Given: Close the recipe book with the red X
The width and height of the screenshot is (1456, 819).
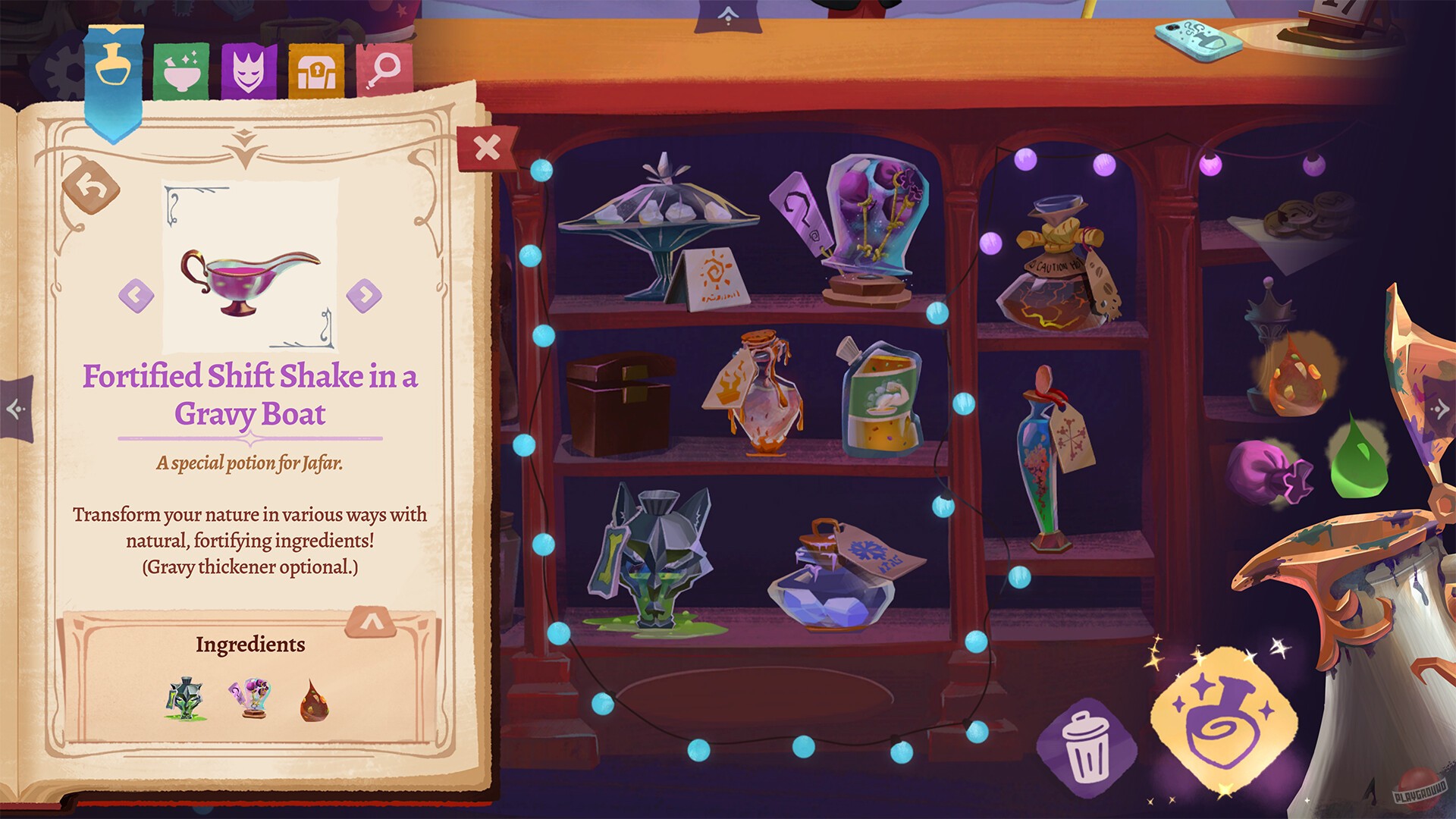Looking at the screenshot, I should (x=488, y=148).
